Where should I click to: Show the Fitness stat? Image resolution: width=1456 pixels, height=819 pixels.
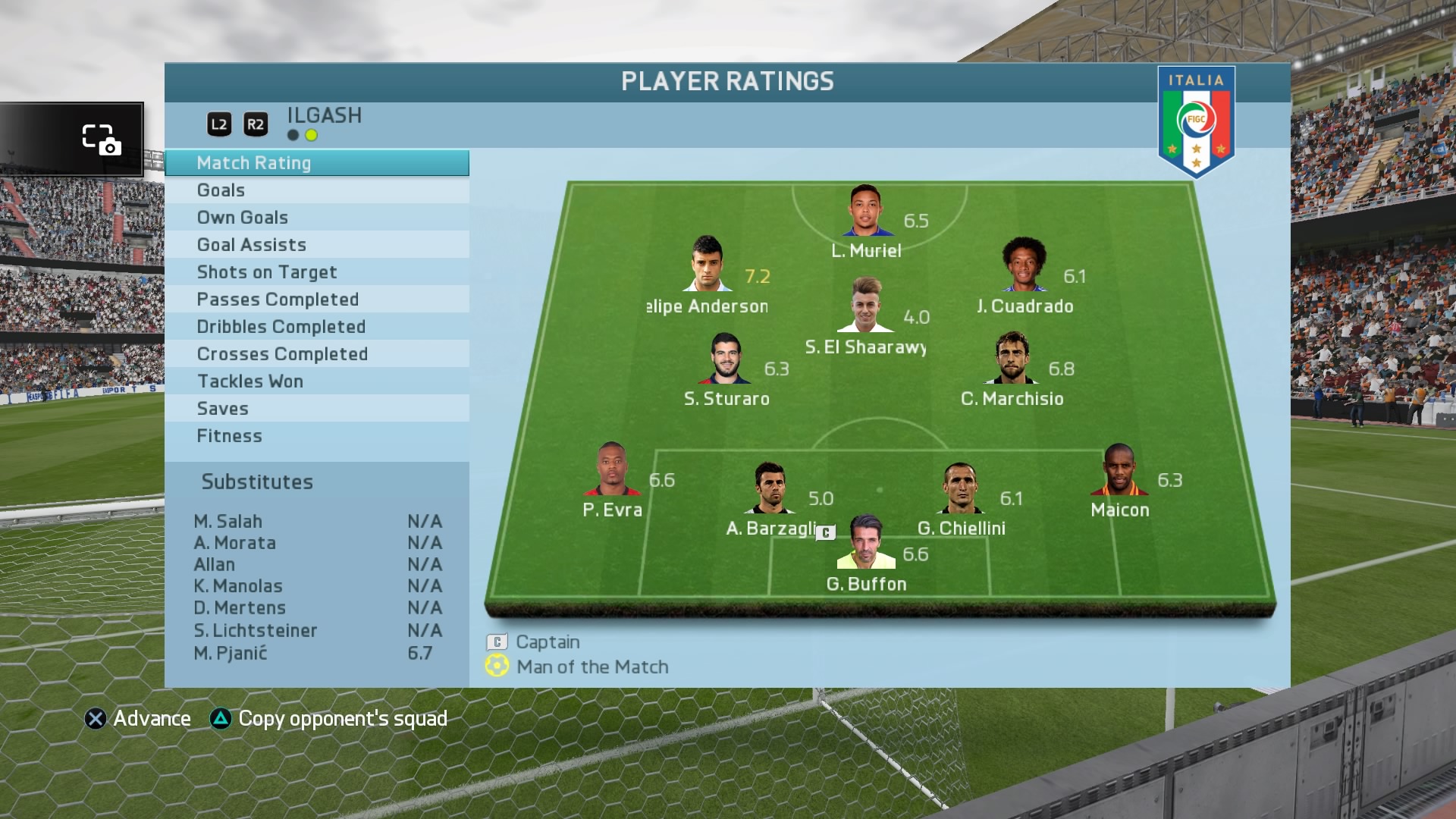pyautogui.click(x=316, y=436)
